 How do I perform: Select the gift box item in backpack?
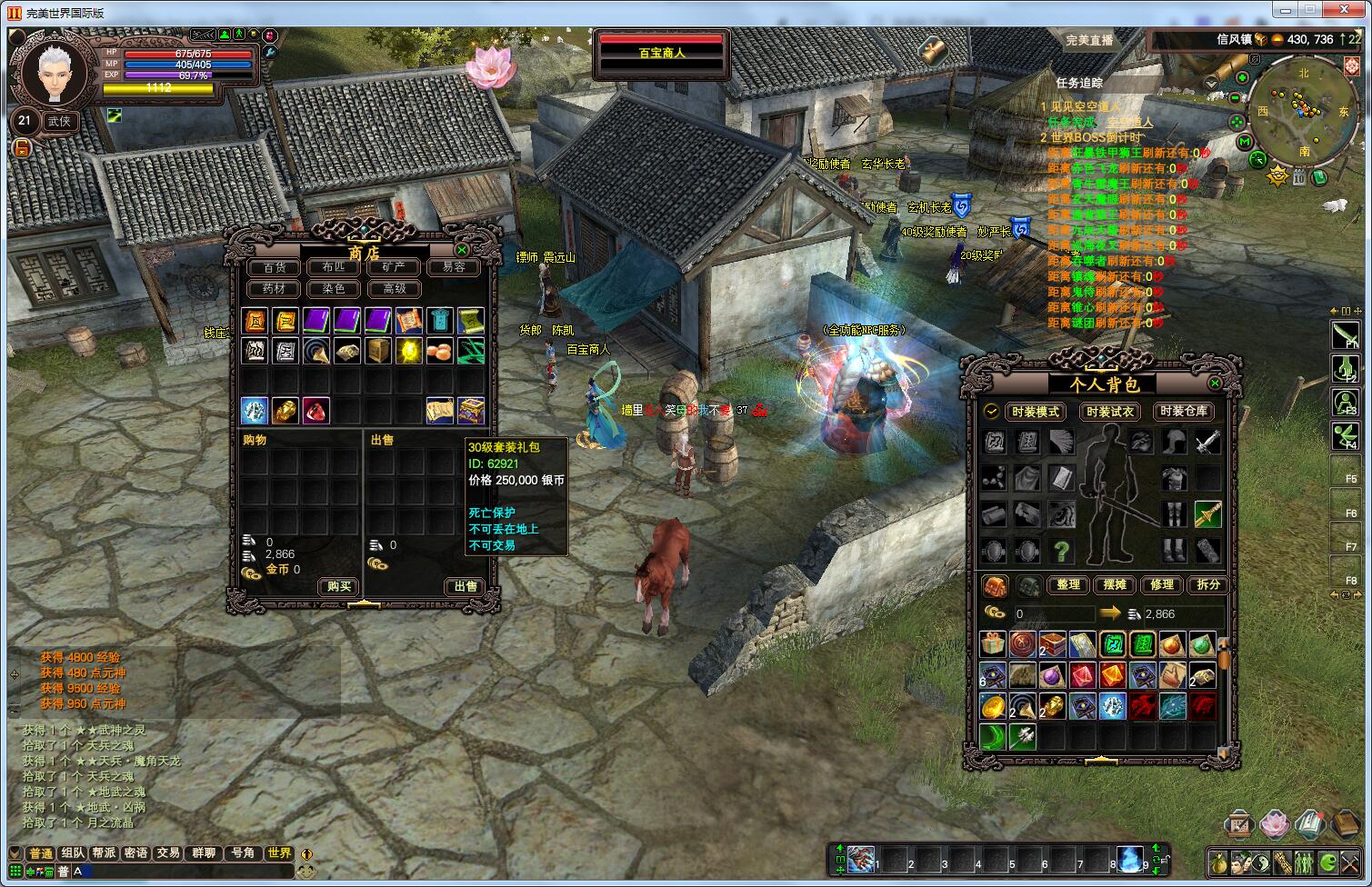click(993, 645)
